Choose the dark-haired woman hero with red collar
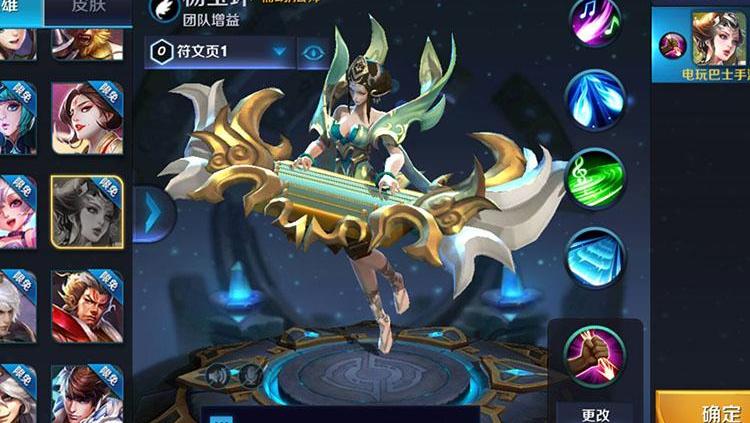The image size is (750, 423). [87, 118]
